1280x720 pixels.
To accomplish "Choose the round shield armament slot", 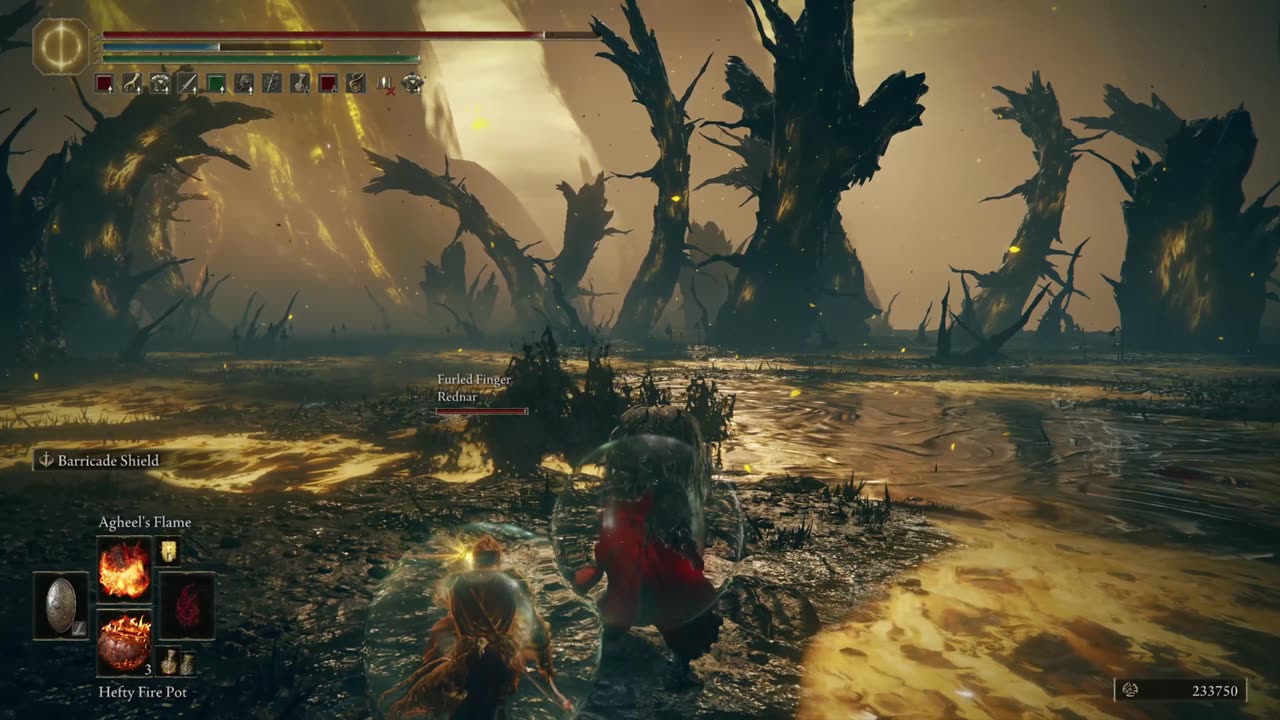I will (61, 606).
